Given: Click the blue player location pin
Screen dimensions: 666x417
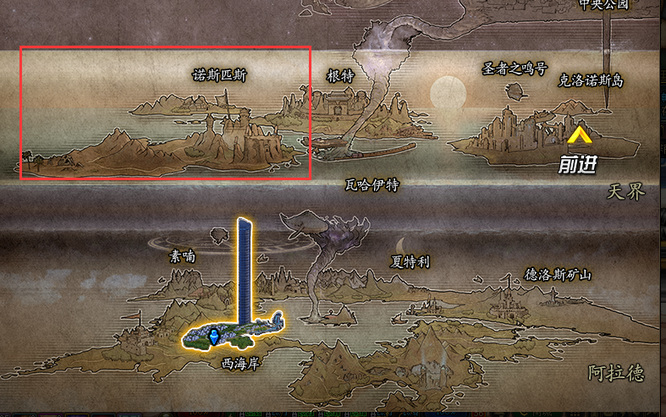Looking at the screenshot, I should tap(213, 333).
